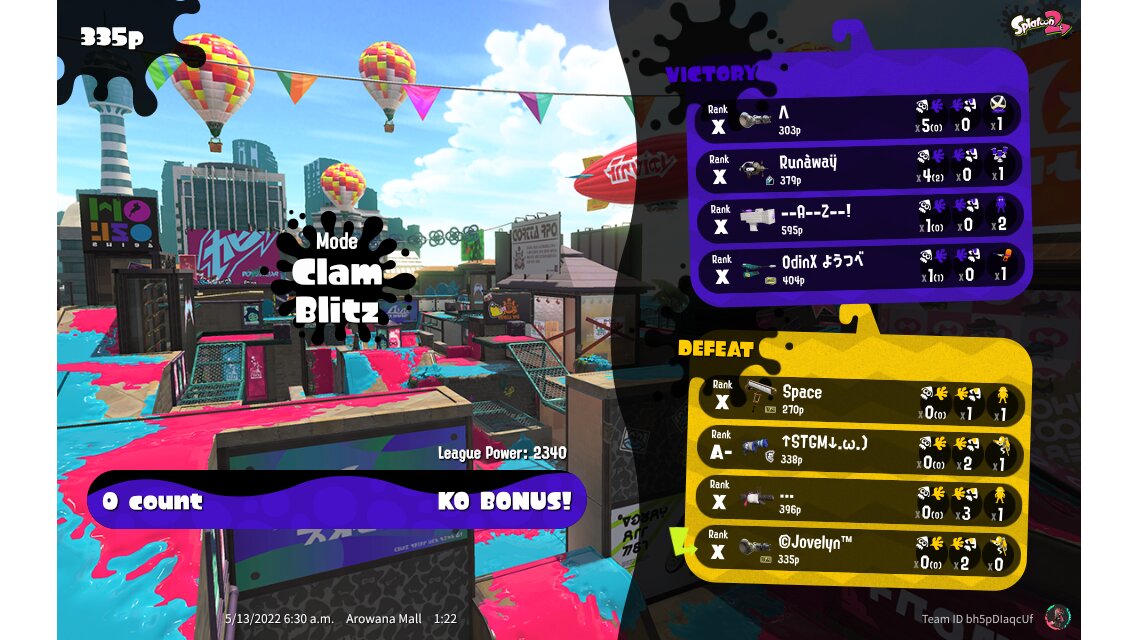This screenshot has width=1138, height=640.
Task: Open the Space player row
Action: coord(858,401)
